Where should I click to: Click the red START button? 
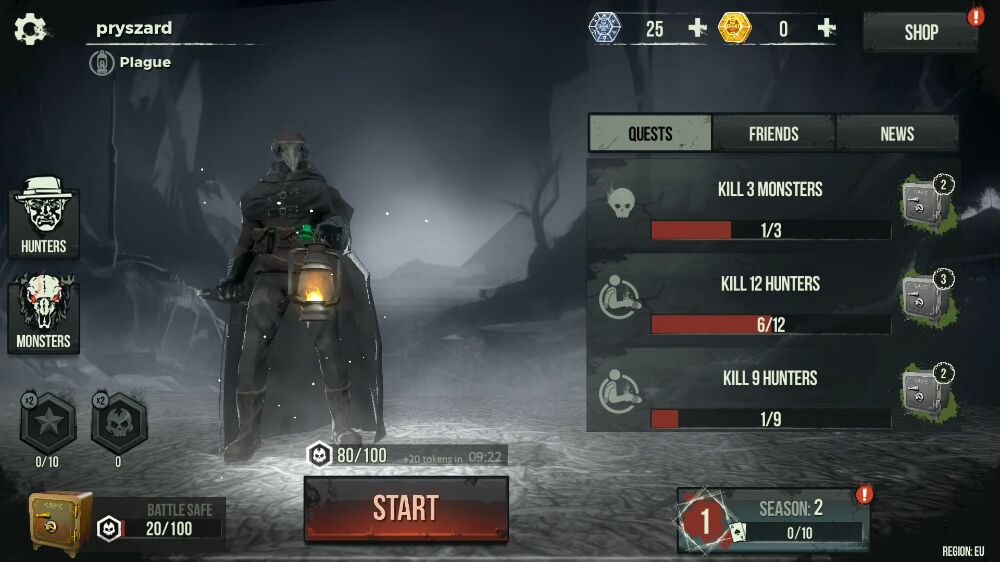pyautogui.click(x=406, y=508)
